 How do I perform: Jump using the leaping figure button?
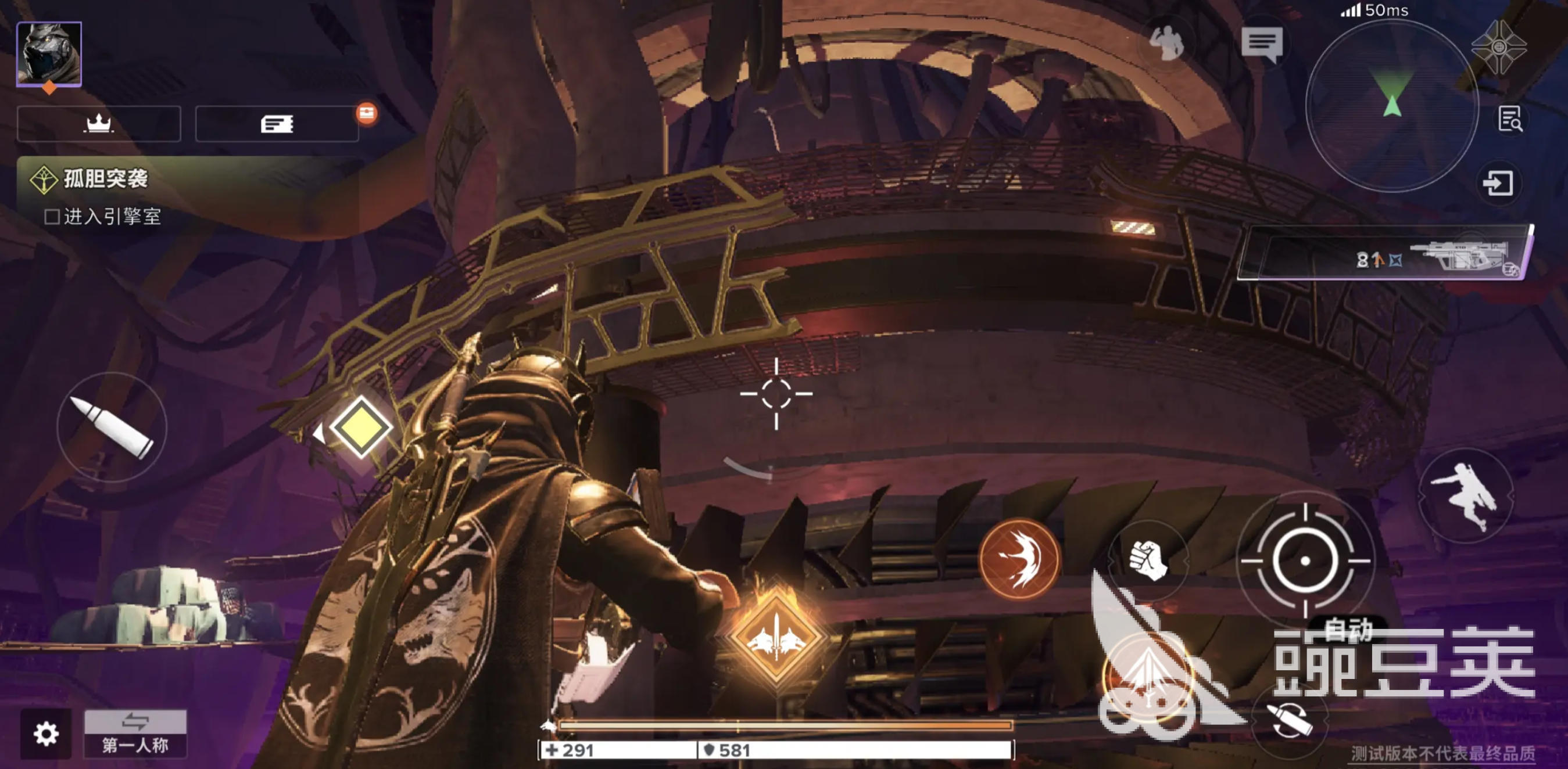coord(1465,495)
